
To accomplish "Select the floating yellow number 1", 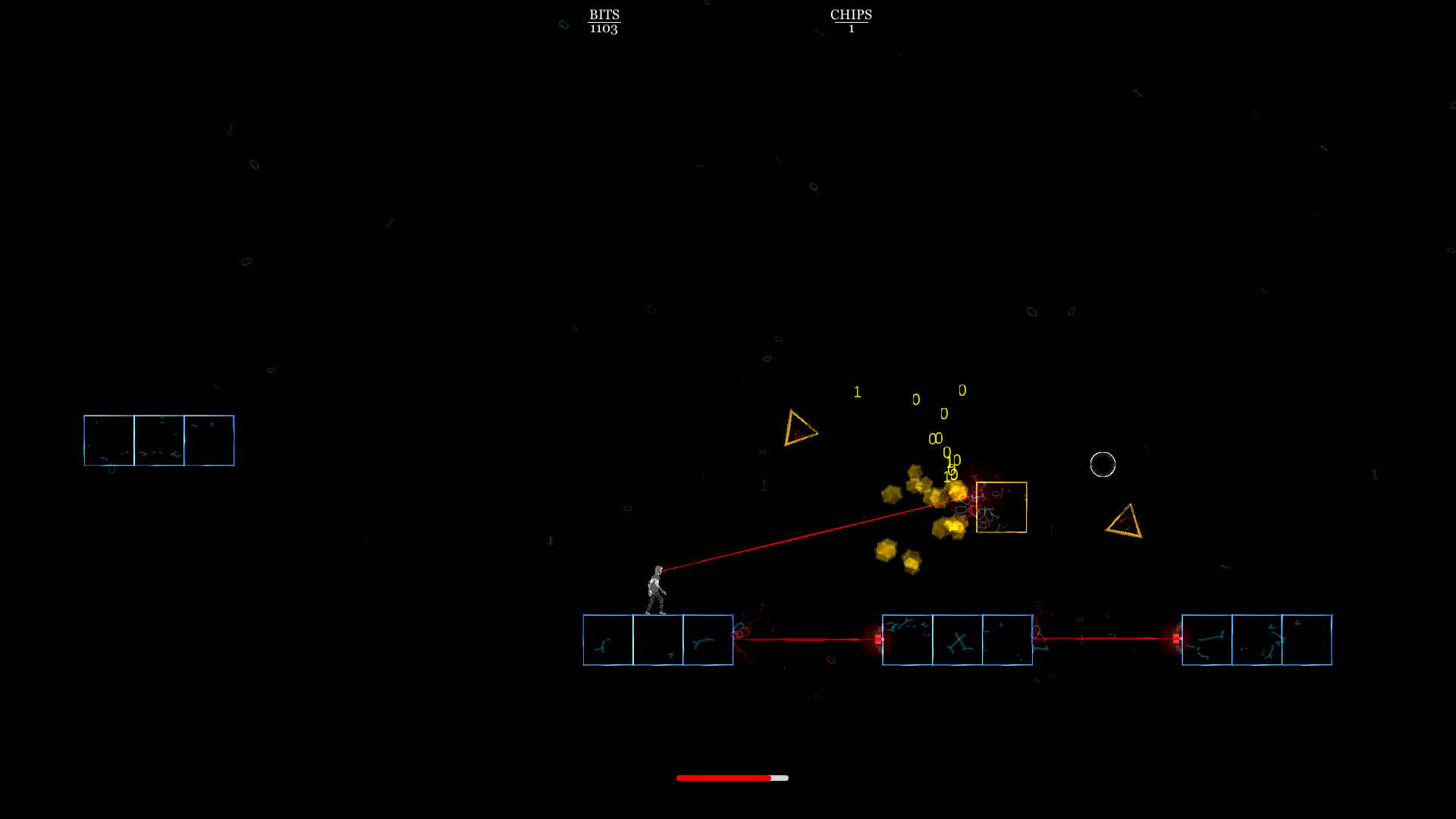I will click(x=857, y=392).
